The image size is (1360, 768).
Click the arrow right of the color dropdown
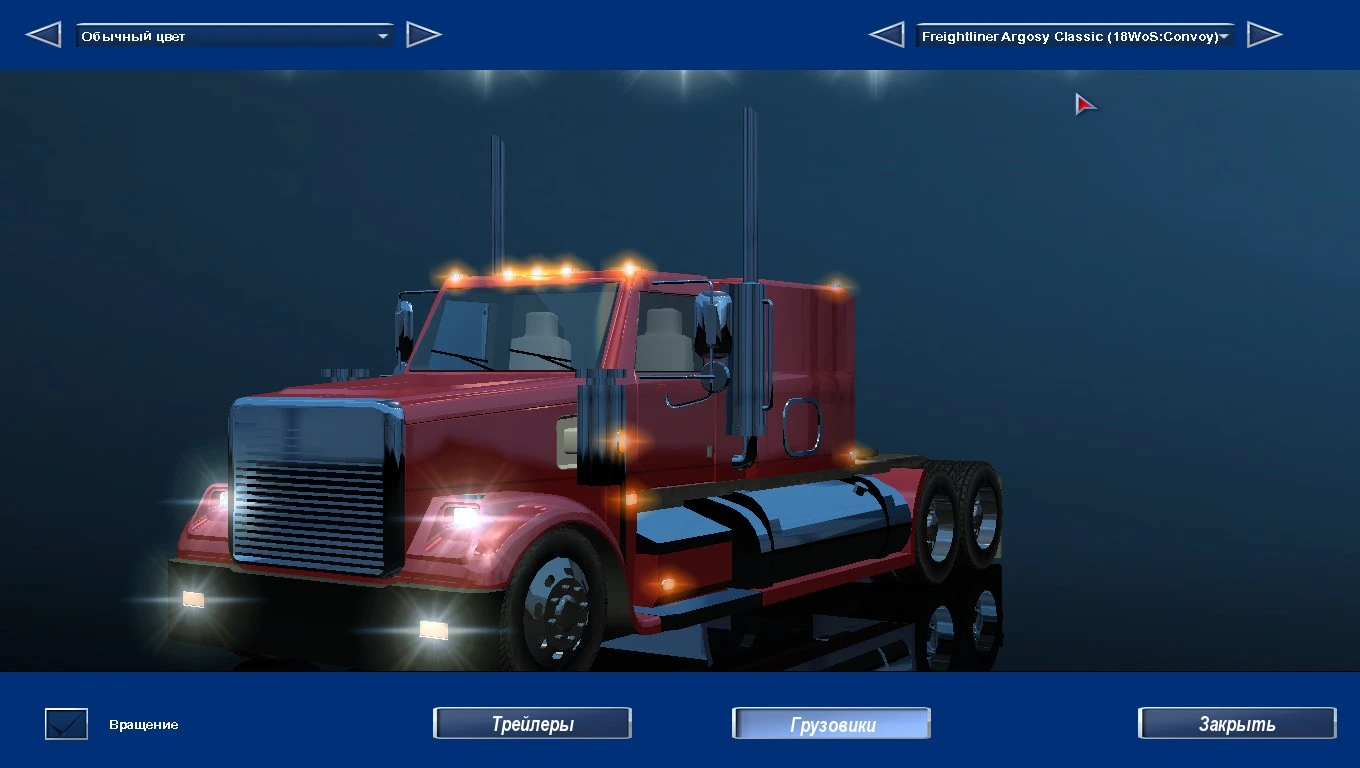point(424,34)
